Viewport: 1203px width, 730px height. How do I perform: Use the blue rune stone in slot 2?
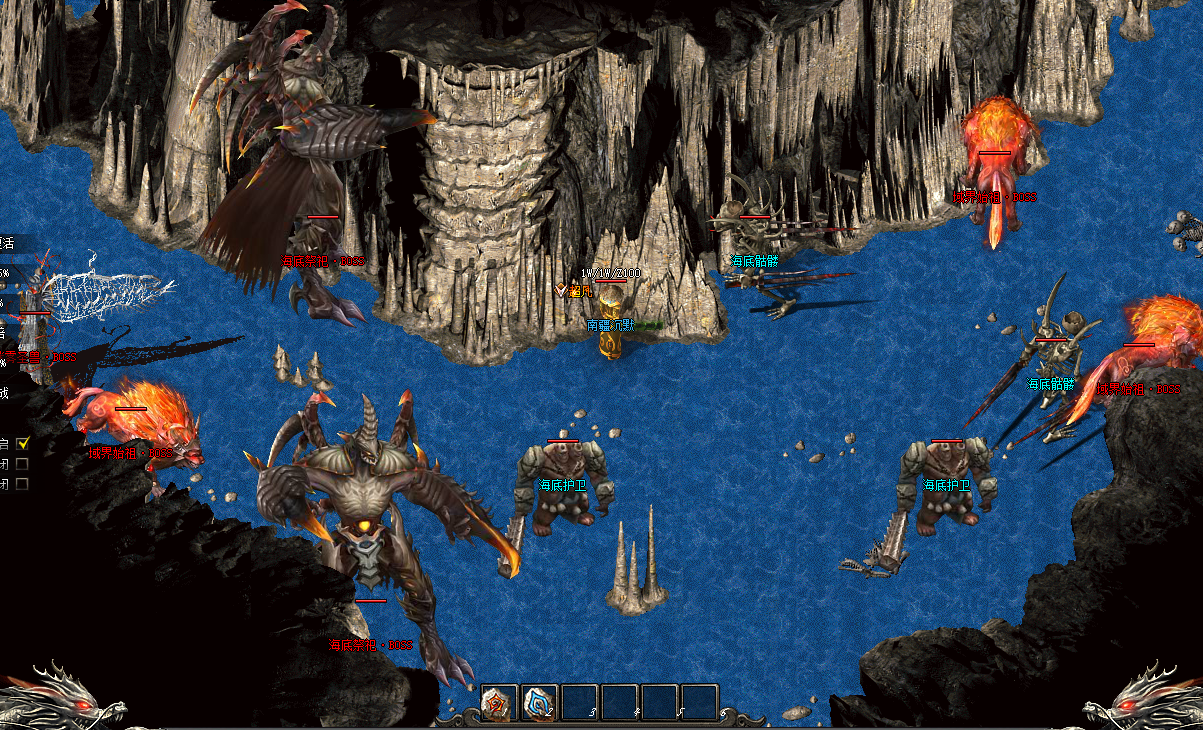point(540,703)
